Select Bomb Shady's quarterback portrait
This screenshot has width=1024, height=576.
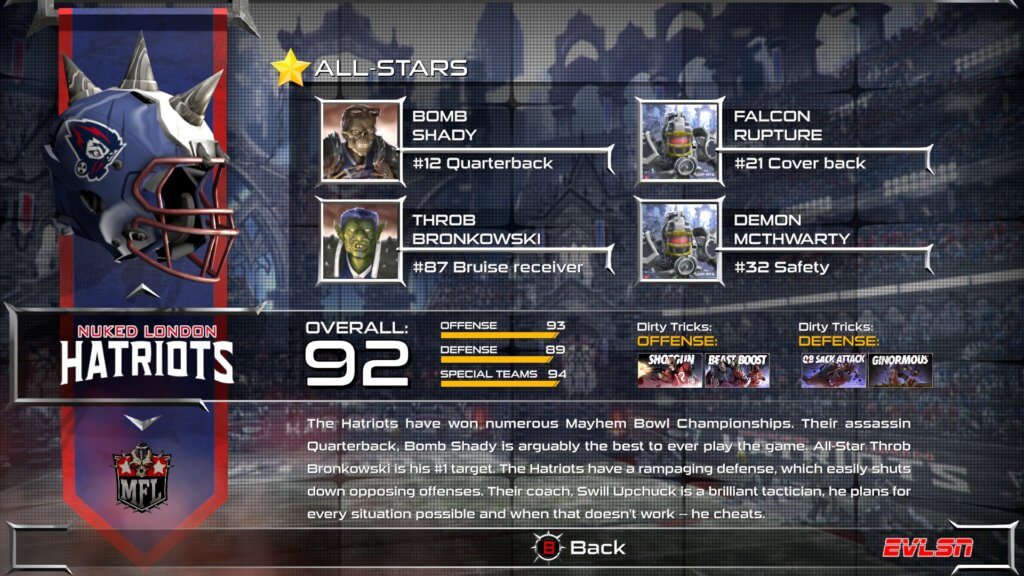(x=361, y=141)
